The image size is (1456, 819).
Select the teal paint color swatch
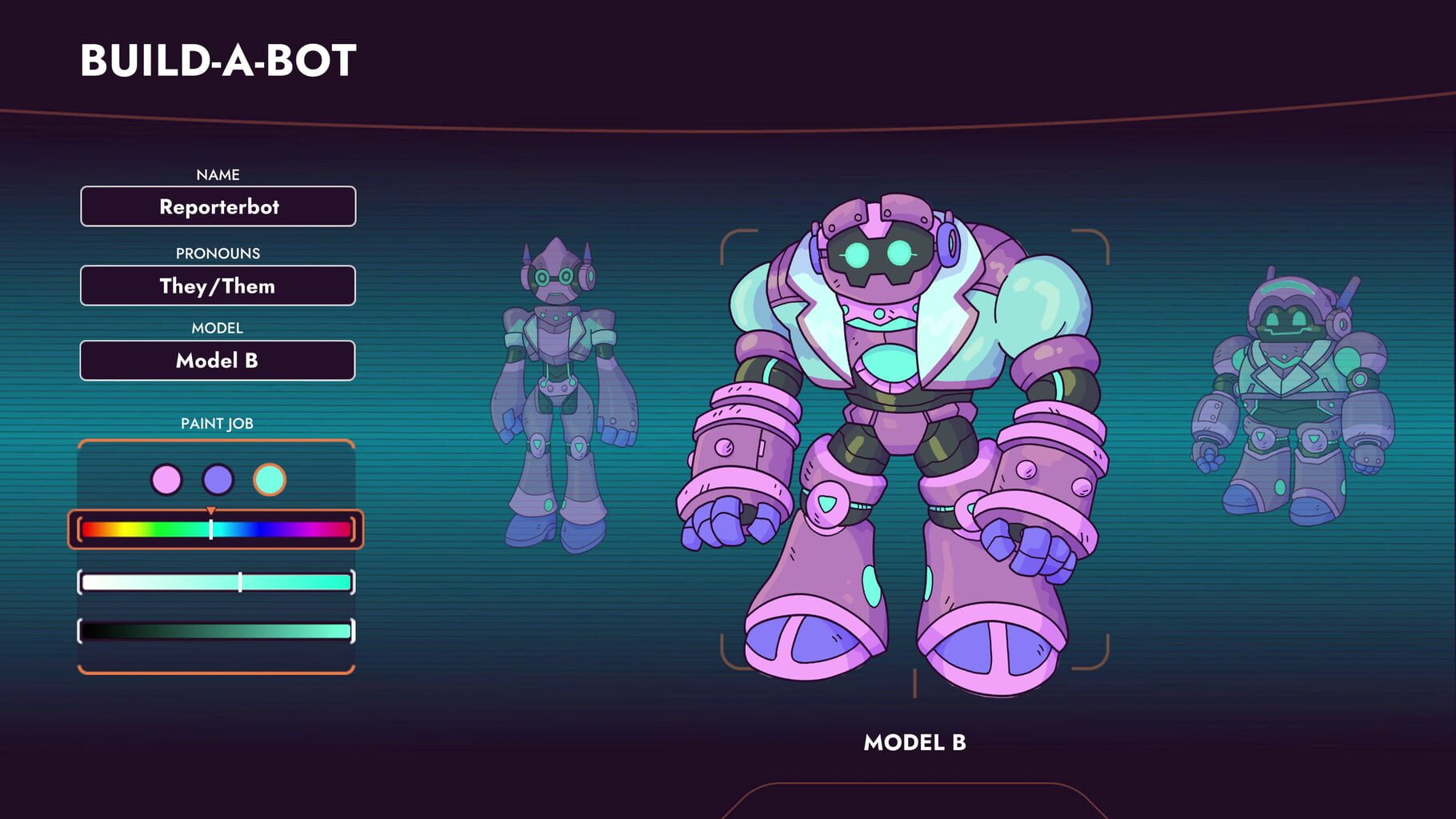point(269,481)
